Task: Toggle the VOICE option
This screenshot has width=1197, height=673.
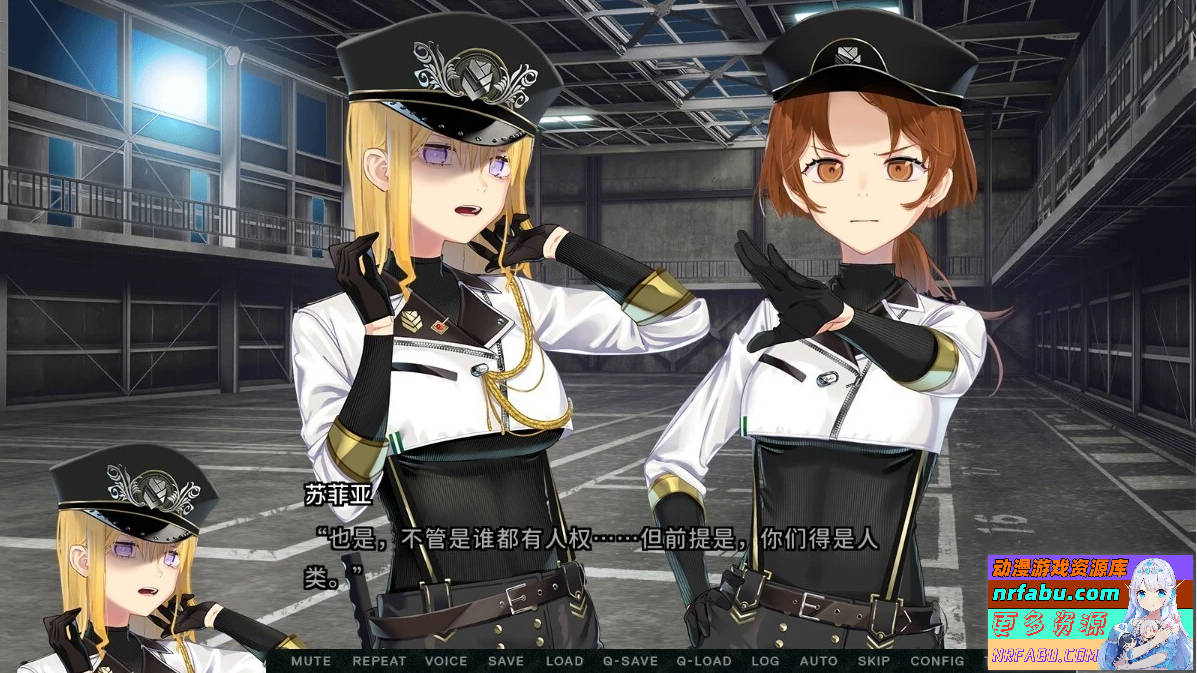Action: tap(446, 661)
